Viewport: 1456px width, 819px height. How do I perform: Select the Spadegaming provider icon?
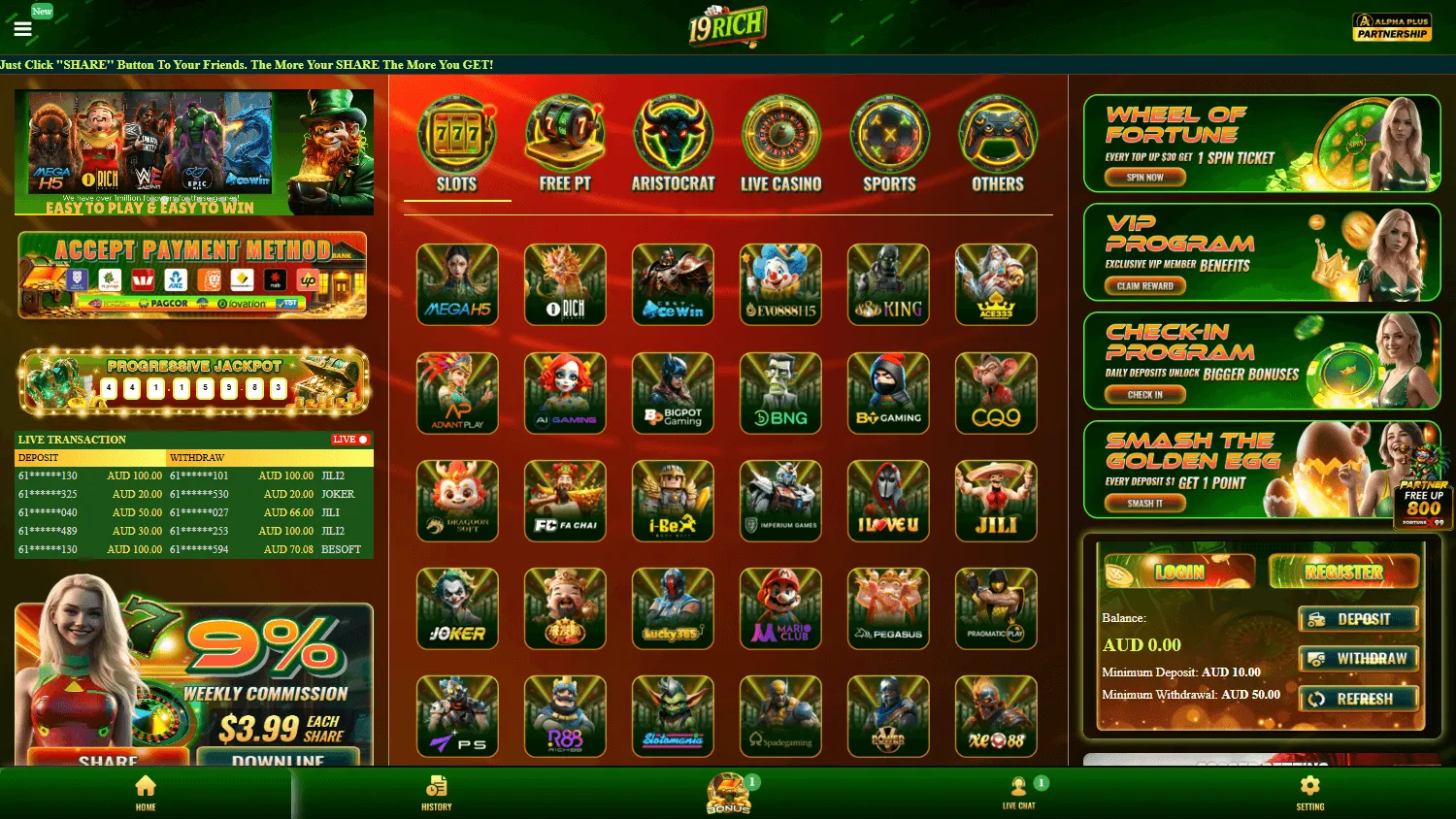[780, 716]
